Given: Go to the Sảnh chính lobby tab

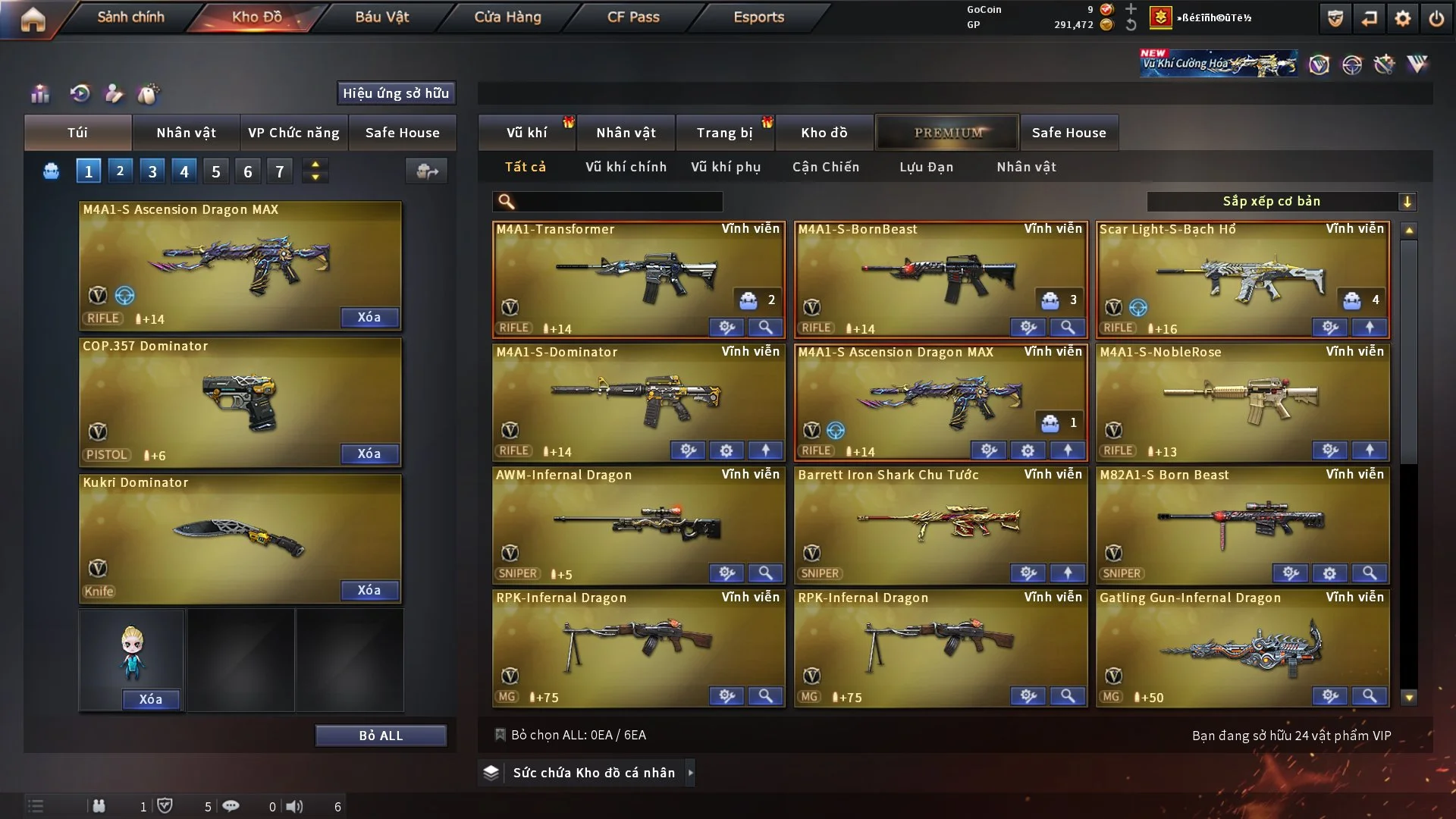Looking at the screenshot, I should [x=130, y=17].
